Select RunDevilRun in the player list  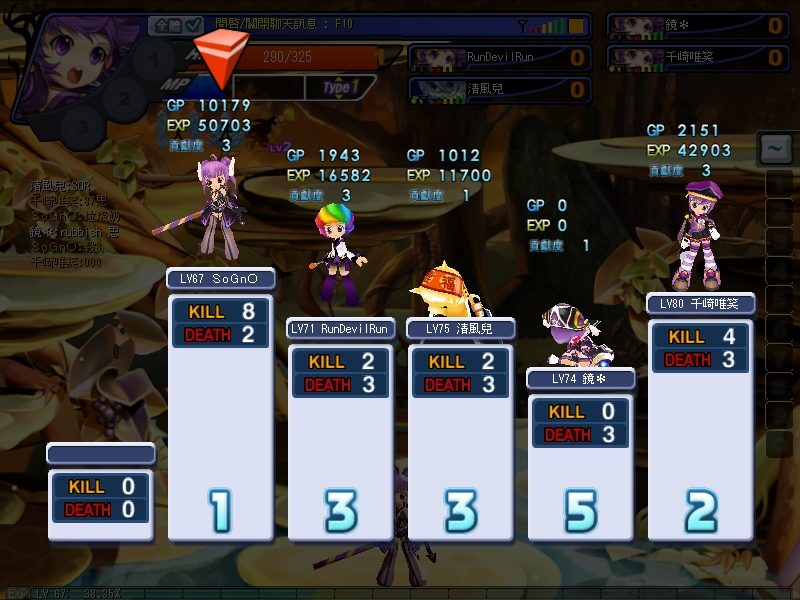(x=498, y=57)
